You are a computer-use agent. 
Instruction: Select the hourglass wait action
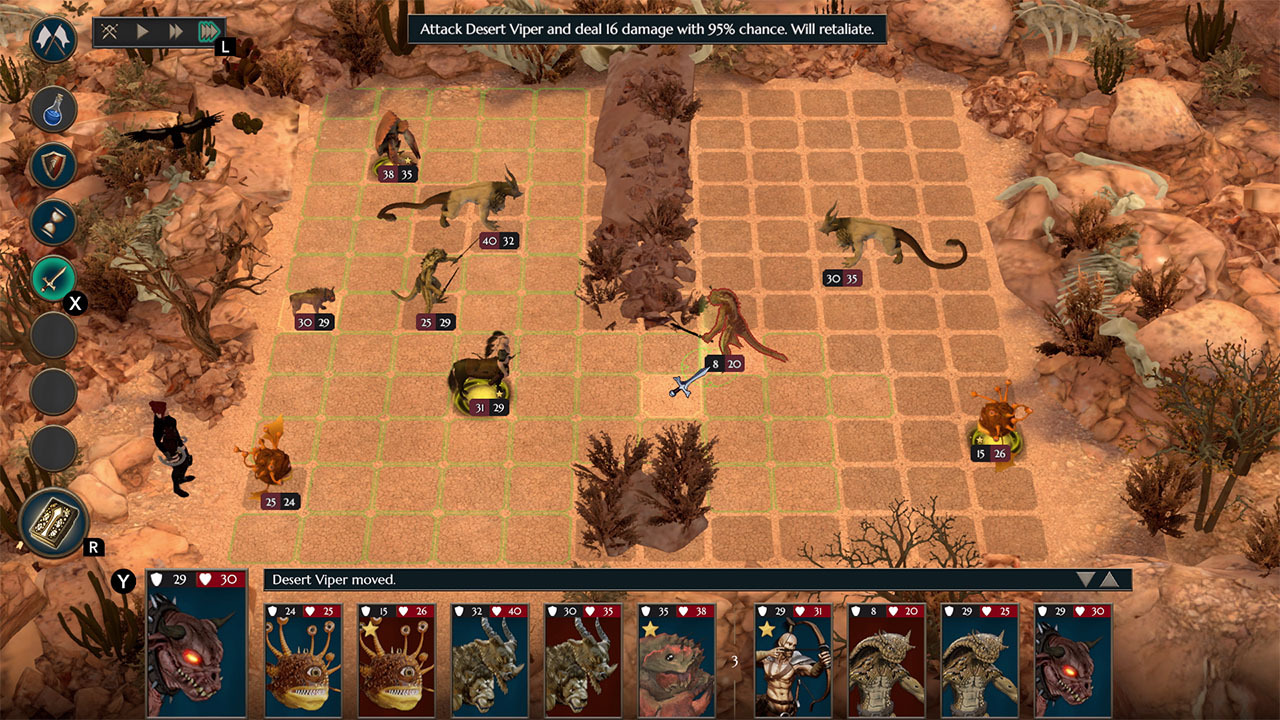[52, 222]
